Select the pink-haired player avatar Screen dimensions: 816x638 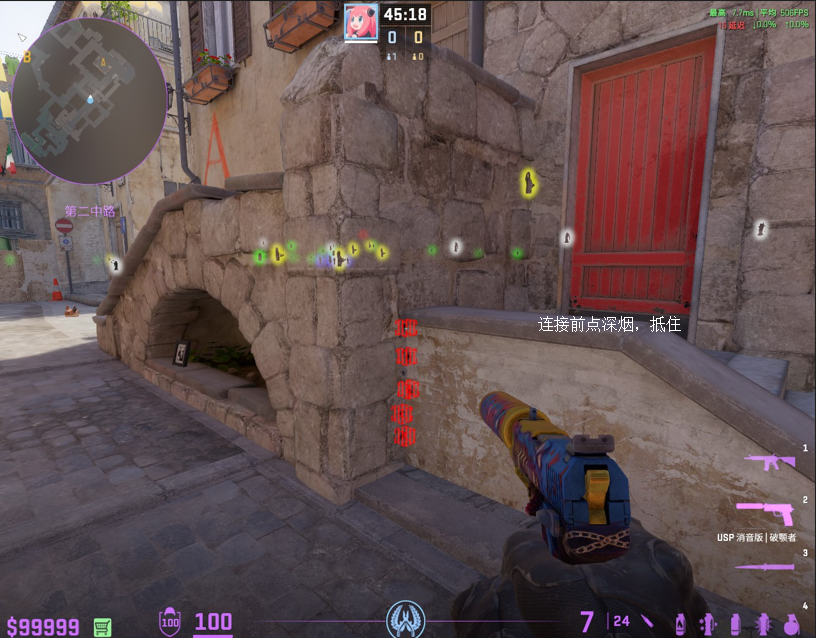click(x=360, y=21)
